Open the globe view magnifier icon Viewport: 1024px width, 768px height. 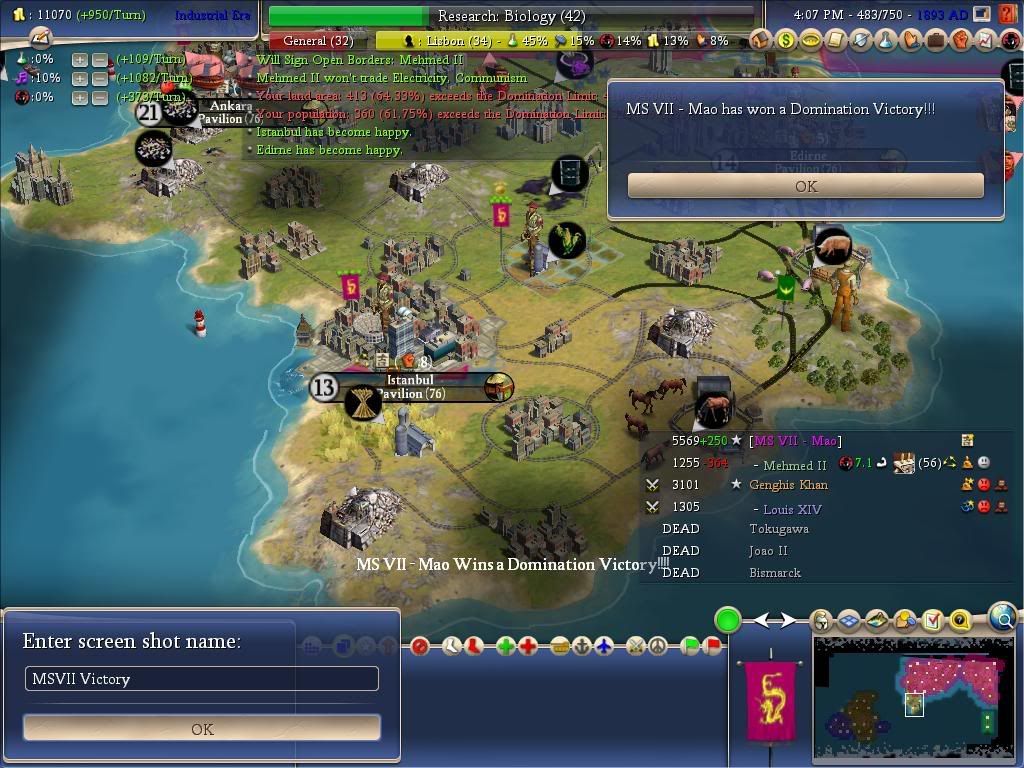click(x=1003, y=618)
